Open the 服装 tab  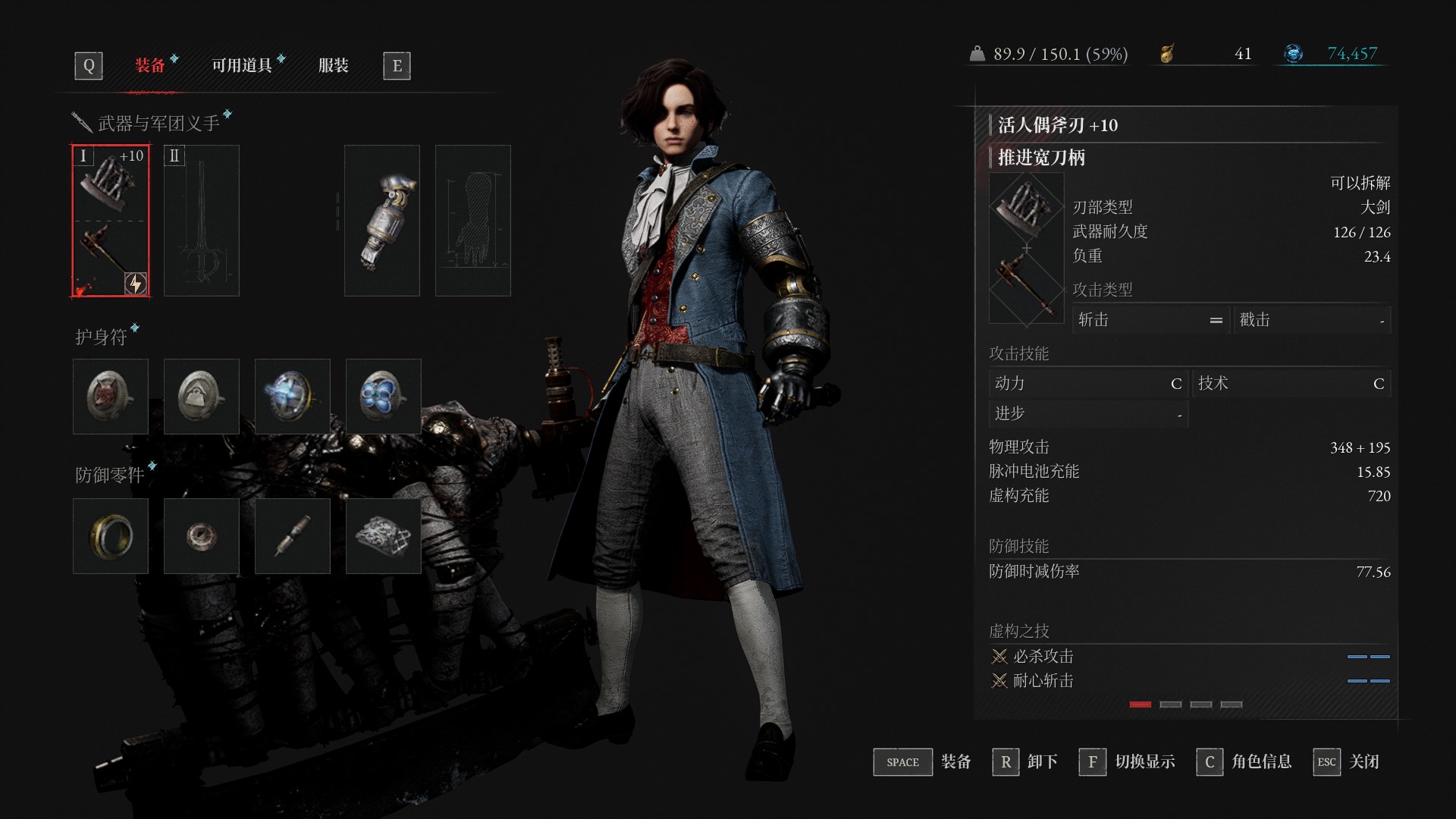click(x=333, y=66)
